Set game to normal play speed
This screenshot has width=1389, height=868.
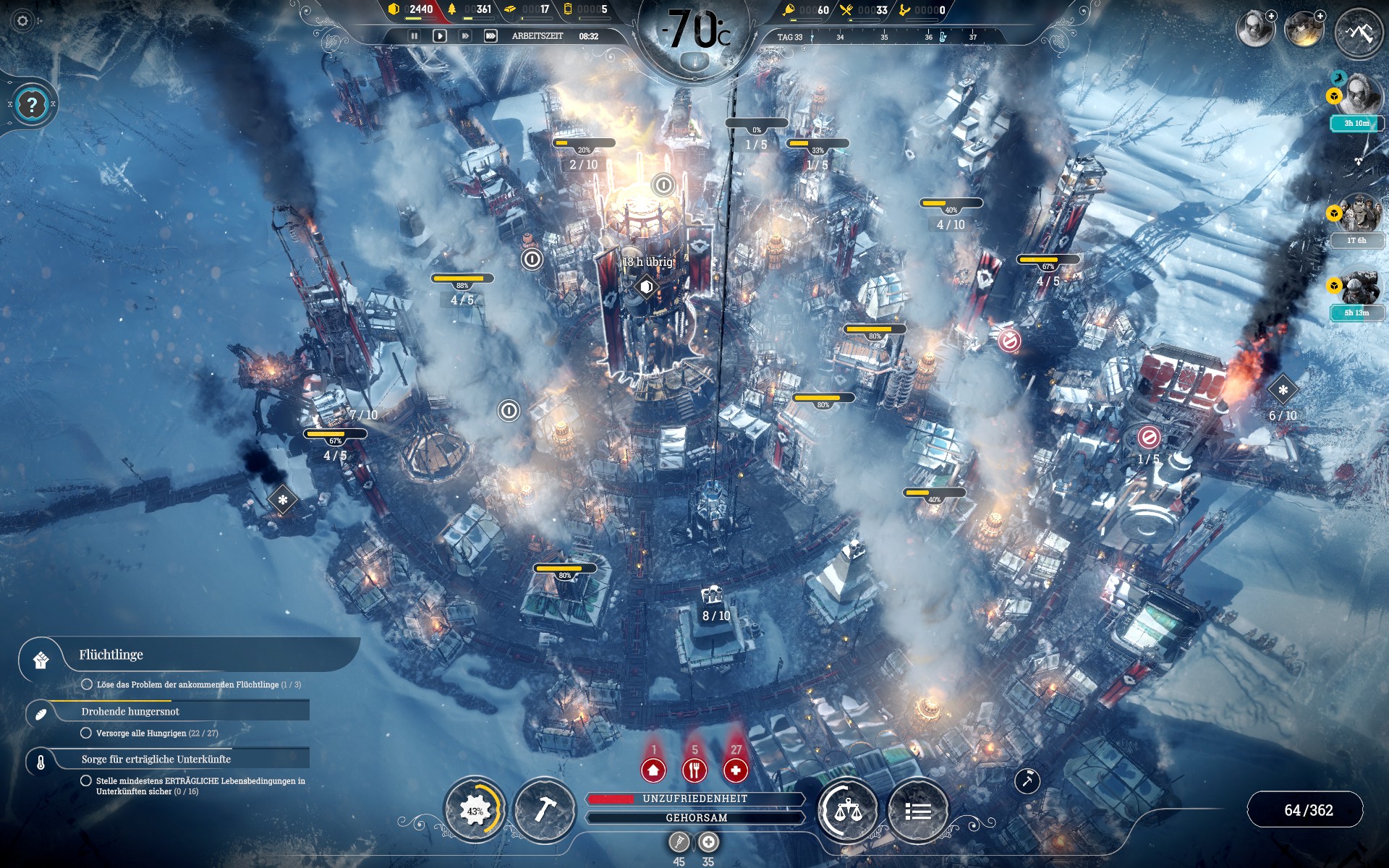pos(439,35)
